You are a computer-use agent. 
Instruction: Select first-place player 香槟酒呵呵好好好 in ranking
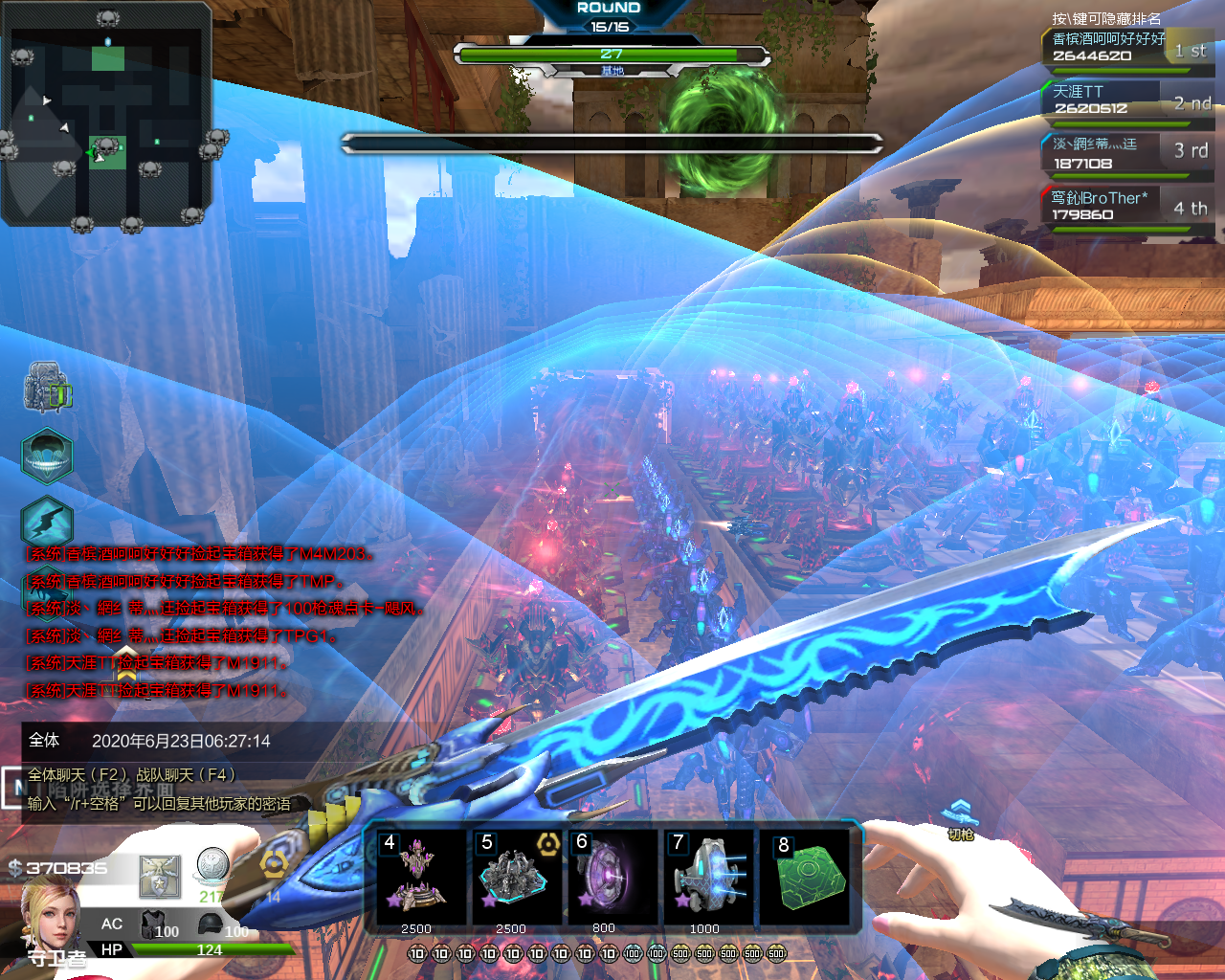[x=1125, y=48]
